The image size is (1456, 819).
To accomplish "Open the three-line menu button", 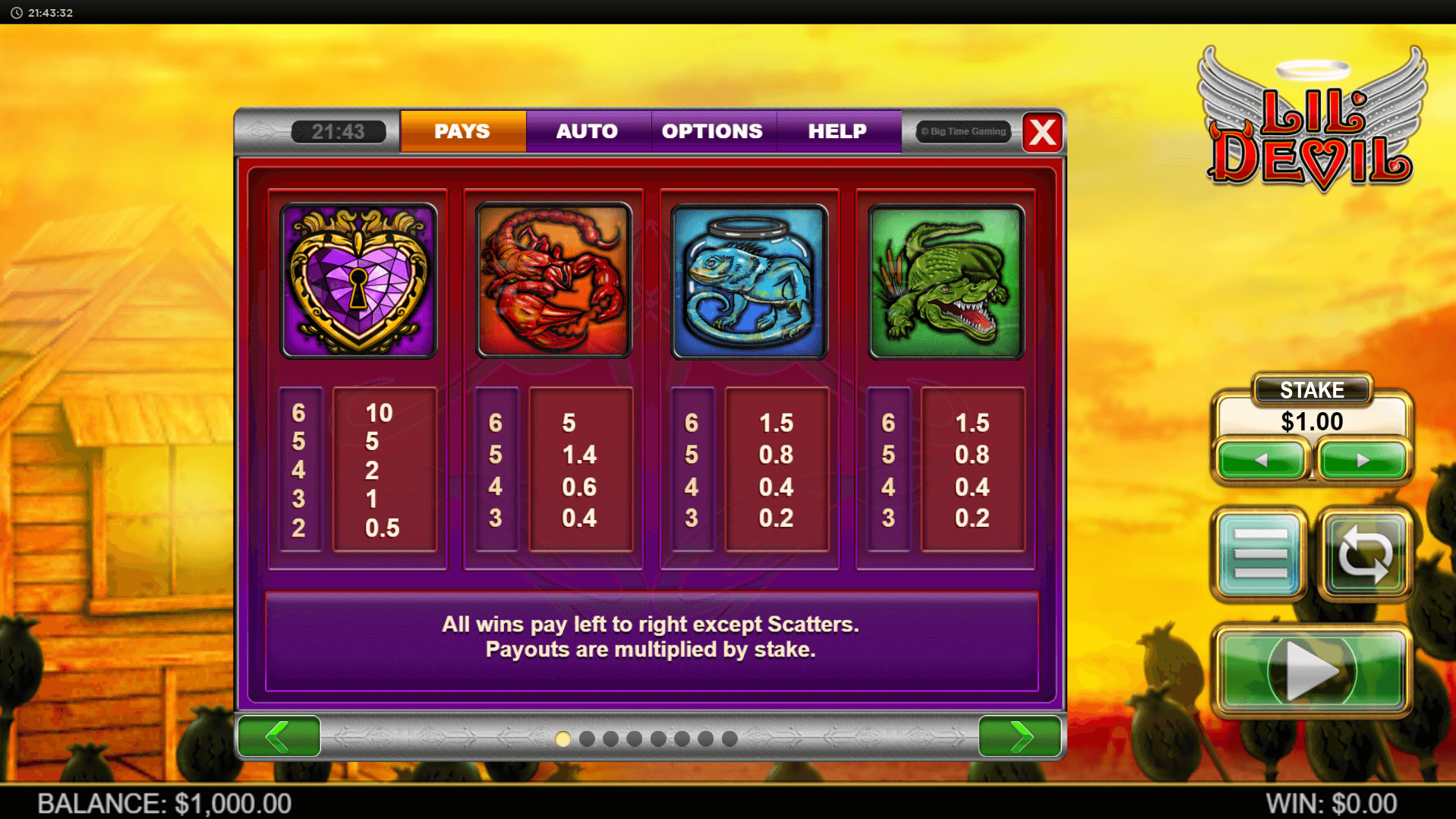I will tap(1260, 554).
